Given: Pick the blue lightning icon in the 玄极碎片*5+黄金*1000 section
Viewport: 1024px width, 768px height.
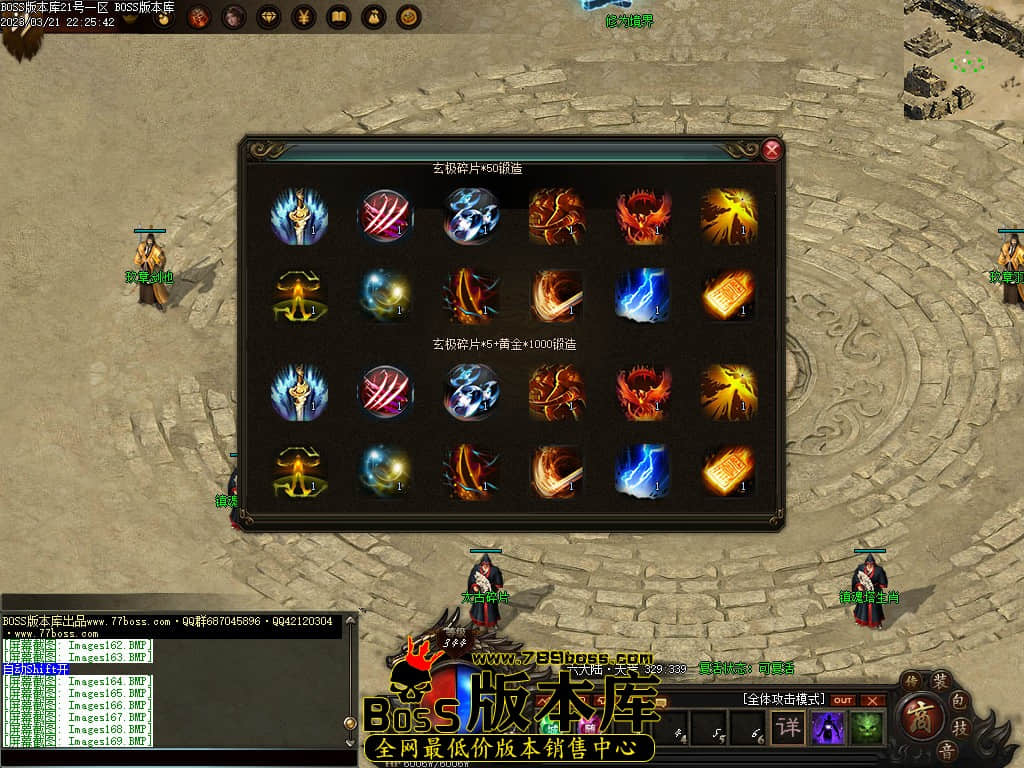Looking at the screenshot, I should (642, 471).
